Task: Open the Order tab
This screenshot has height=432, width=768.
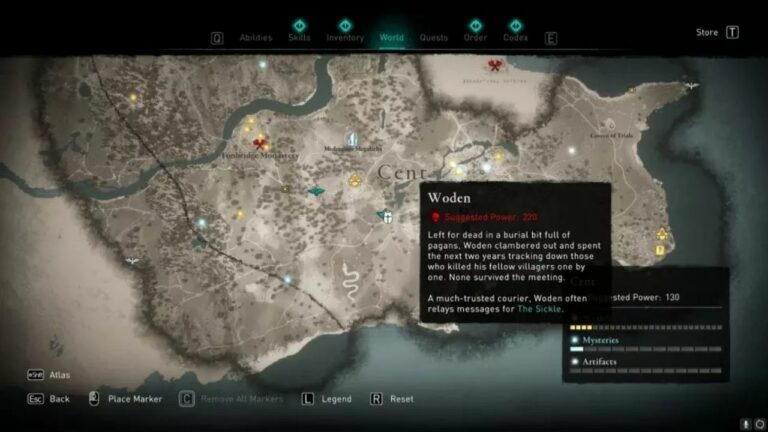Action: click(475, 38)
